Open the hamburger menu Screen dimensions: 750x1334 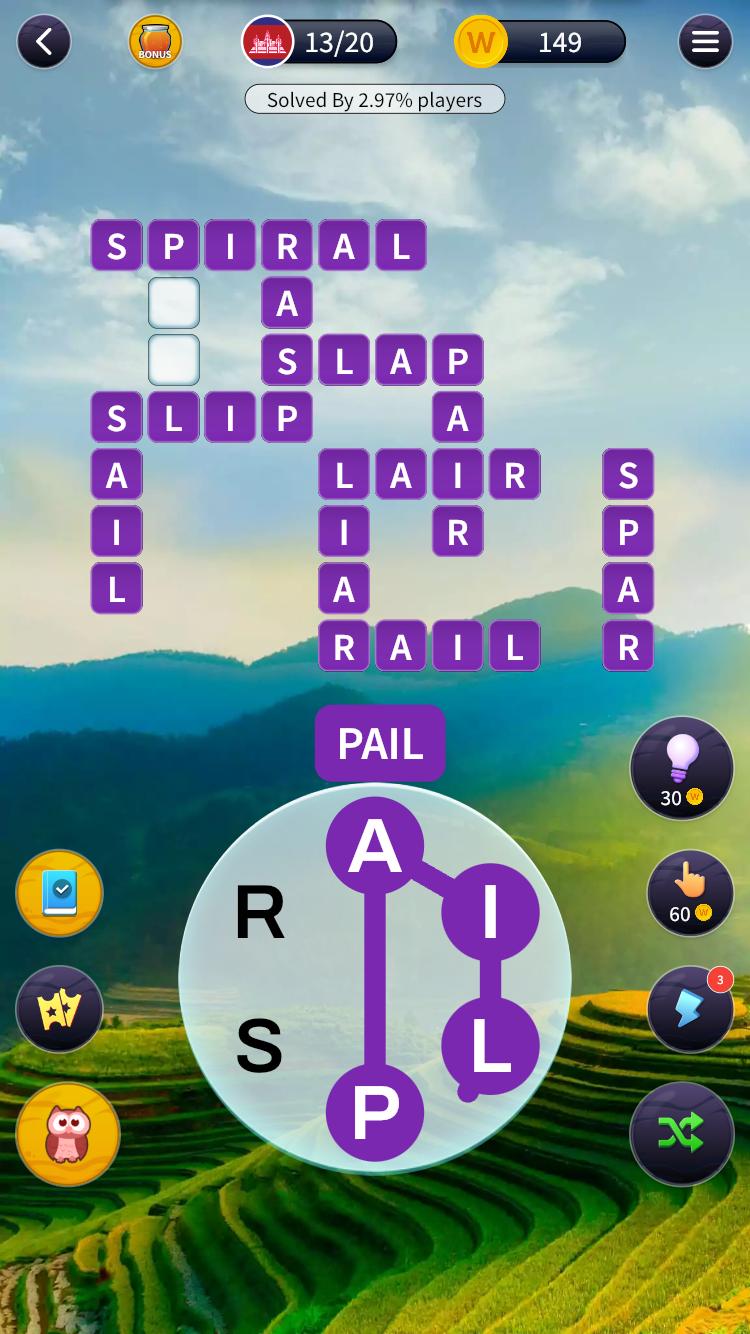[705, 42]
